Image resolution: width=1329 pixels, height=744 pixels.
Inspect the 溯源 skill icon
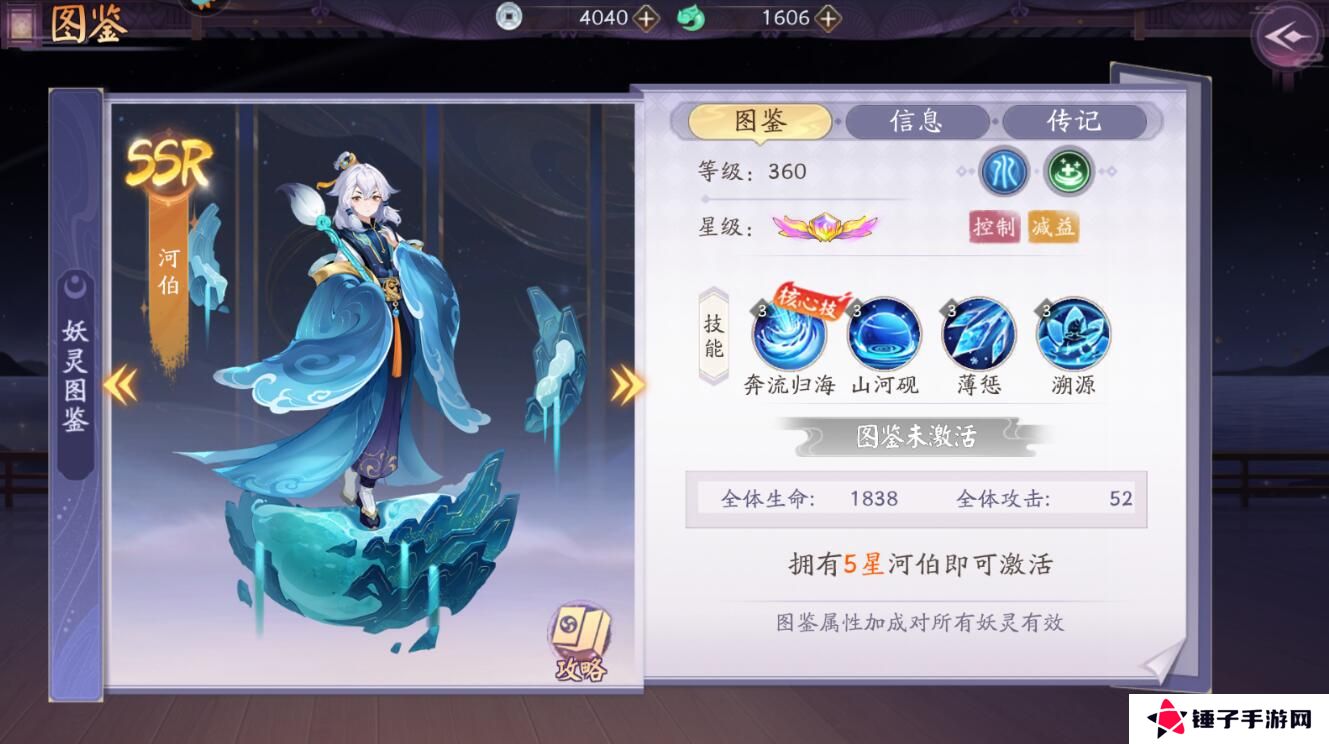(1072, 339)
